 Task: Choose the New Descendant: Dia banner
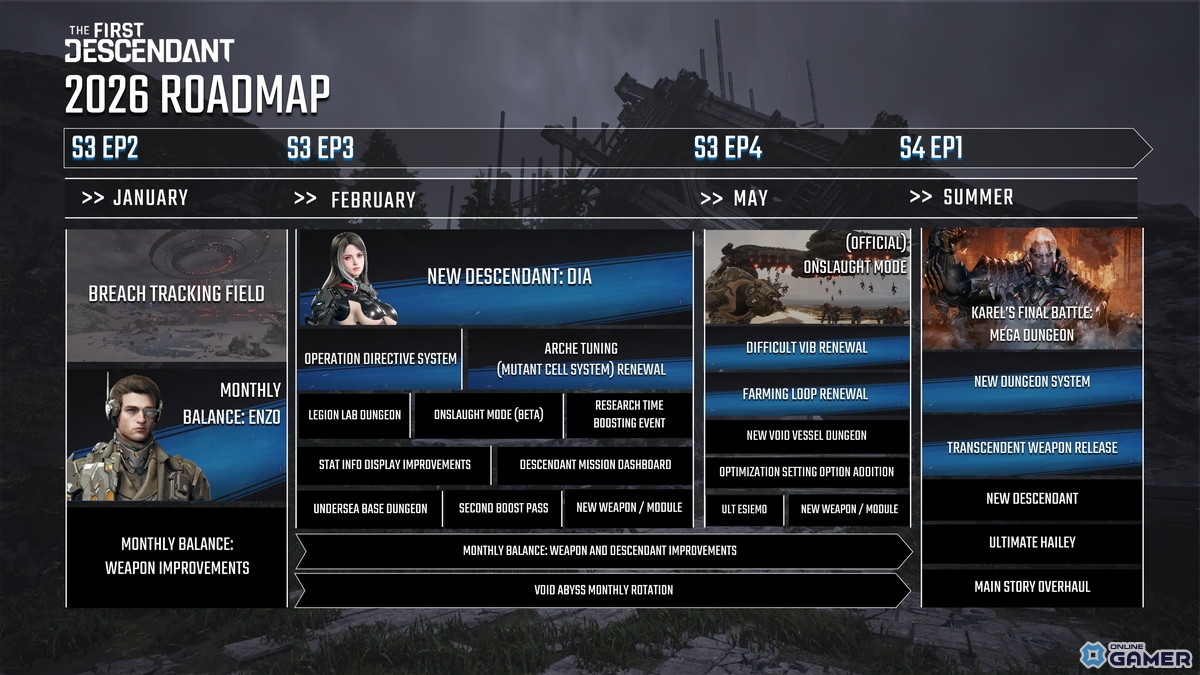tap(495, 277)
